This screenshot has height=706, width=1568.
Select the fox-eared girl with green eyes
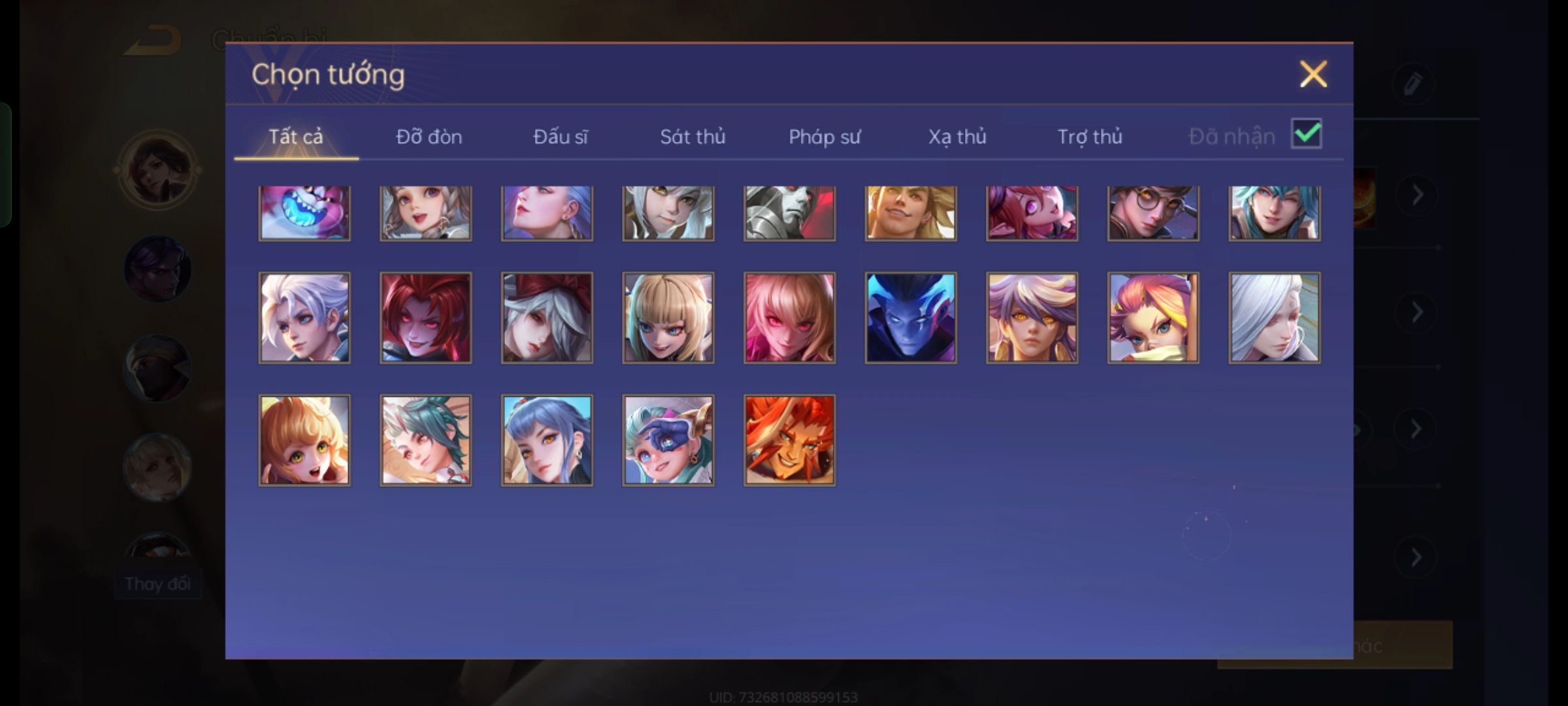tap(304, 440)
